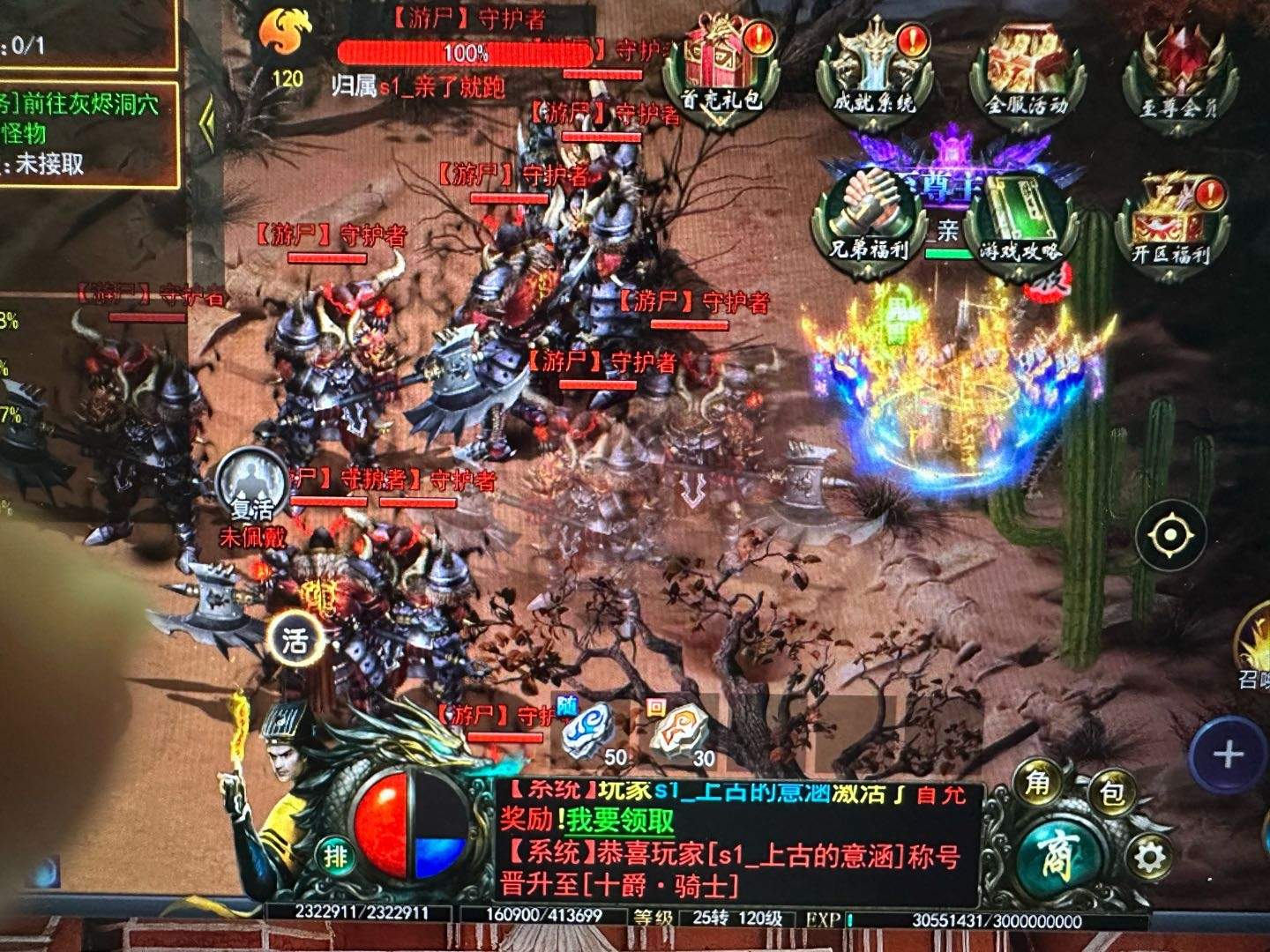Open the 角 character panel
Image resolution: width=1270 pixels, height=952 pixels.
click(x=1037, y=784)
